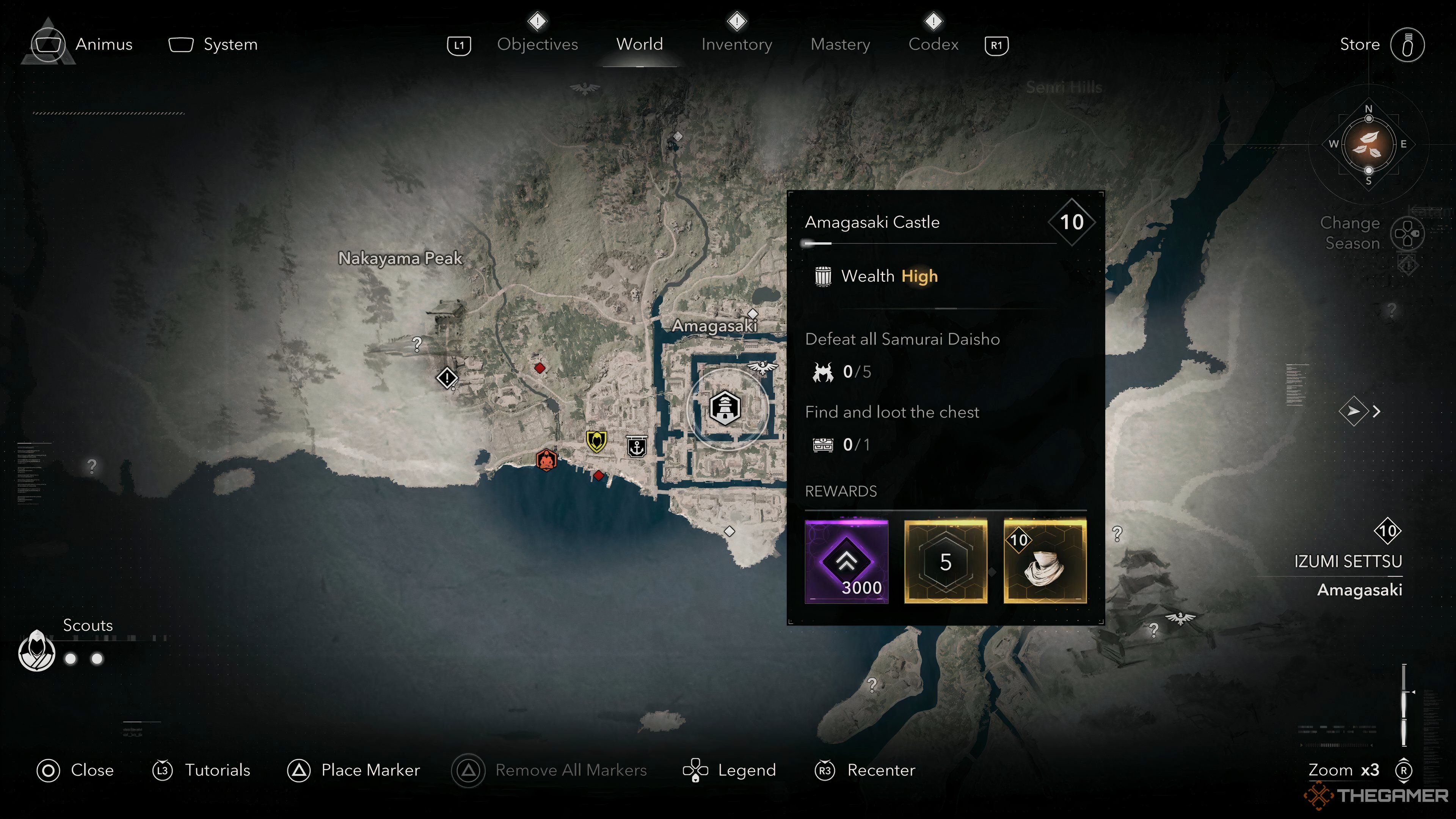1456x819 pixels.
Task: Switch to the Objectives tab
Action: coord(537,44)
